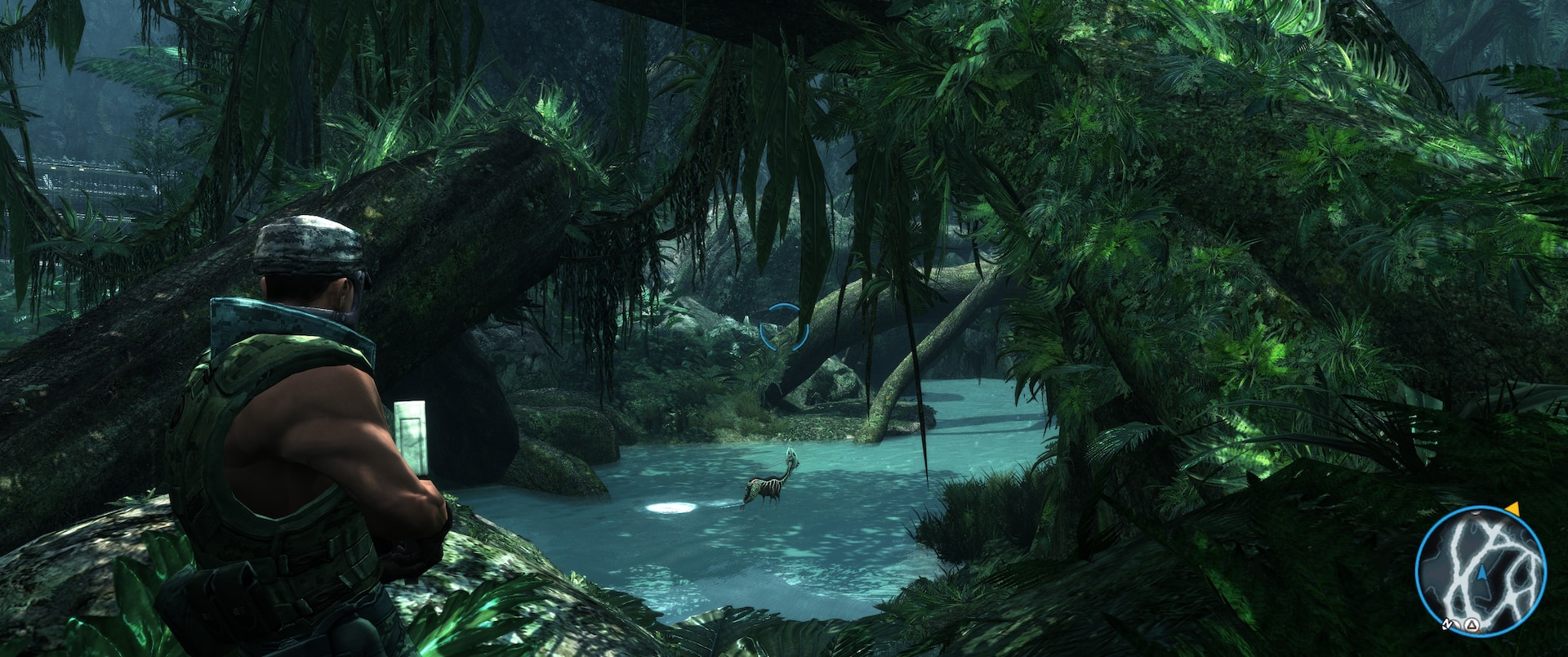Click the white triangle marker on minimap

(x=1471, y=625)
